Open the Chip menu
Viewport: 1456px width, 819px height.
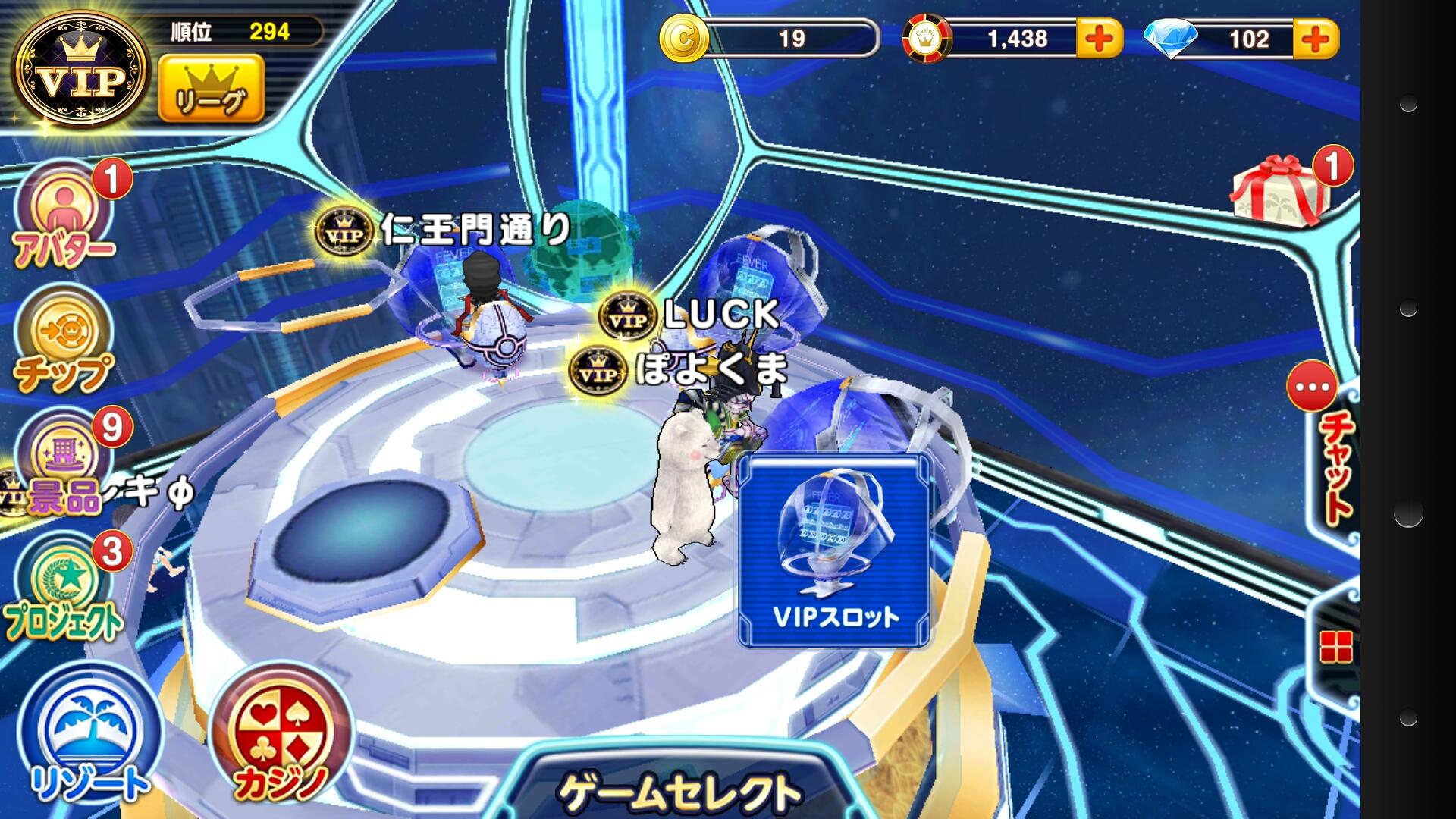pos(64,341)
